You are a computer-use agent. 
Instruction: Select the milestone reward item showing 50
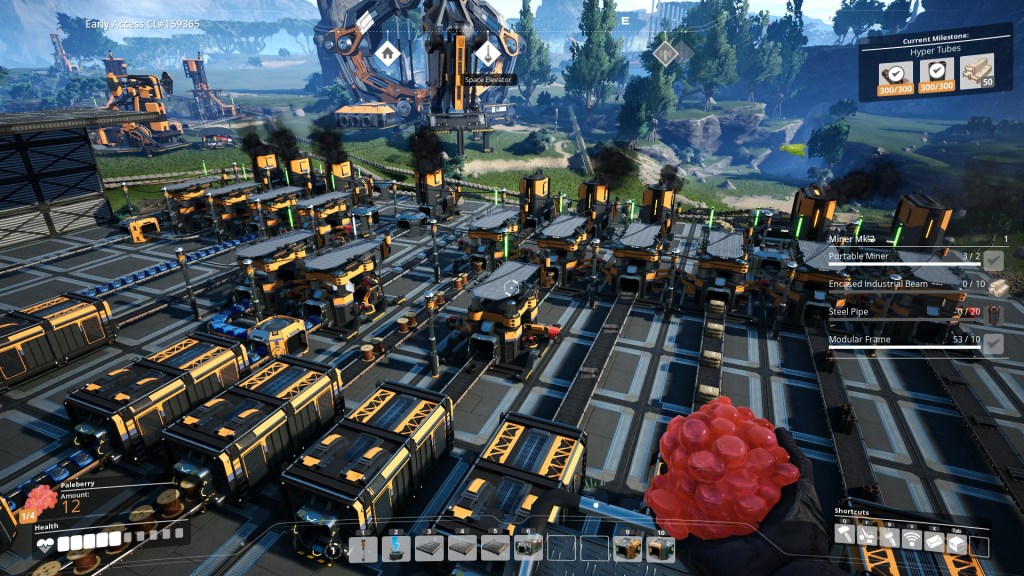[977, 73]
